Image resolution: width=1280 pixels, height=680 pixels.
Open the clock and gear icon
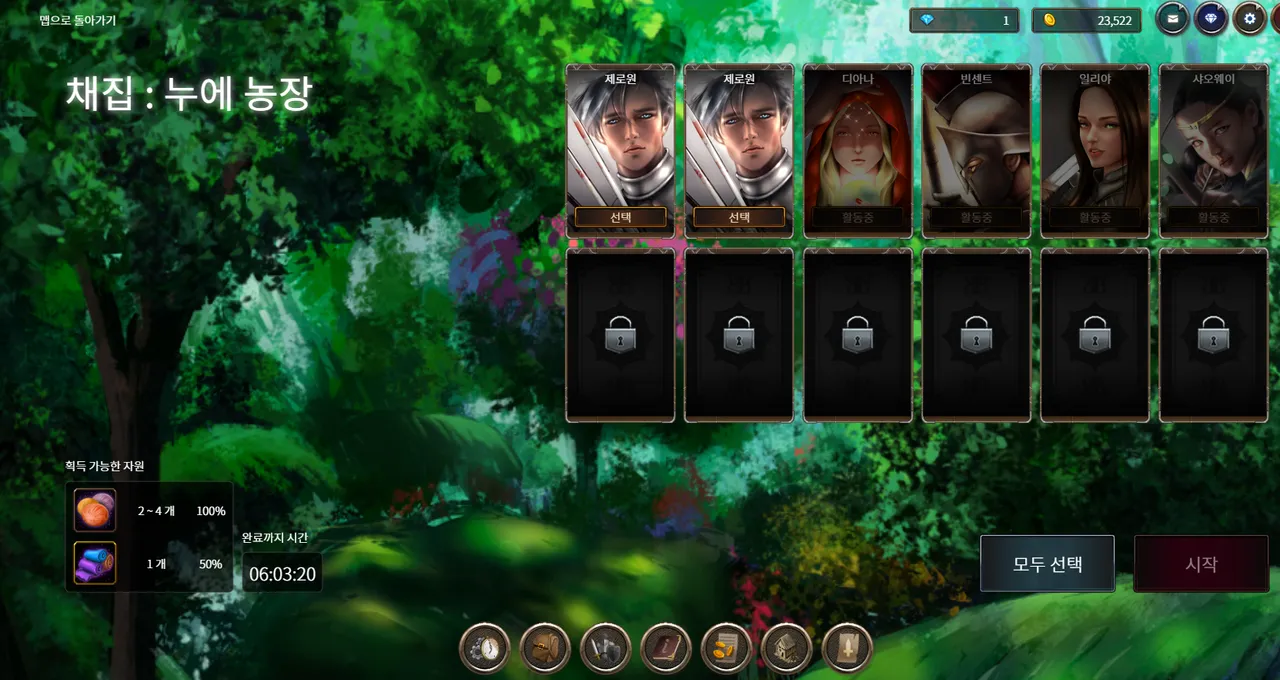click(x=485, y=649)
